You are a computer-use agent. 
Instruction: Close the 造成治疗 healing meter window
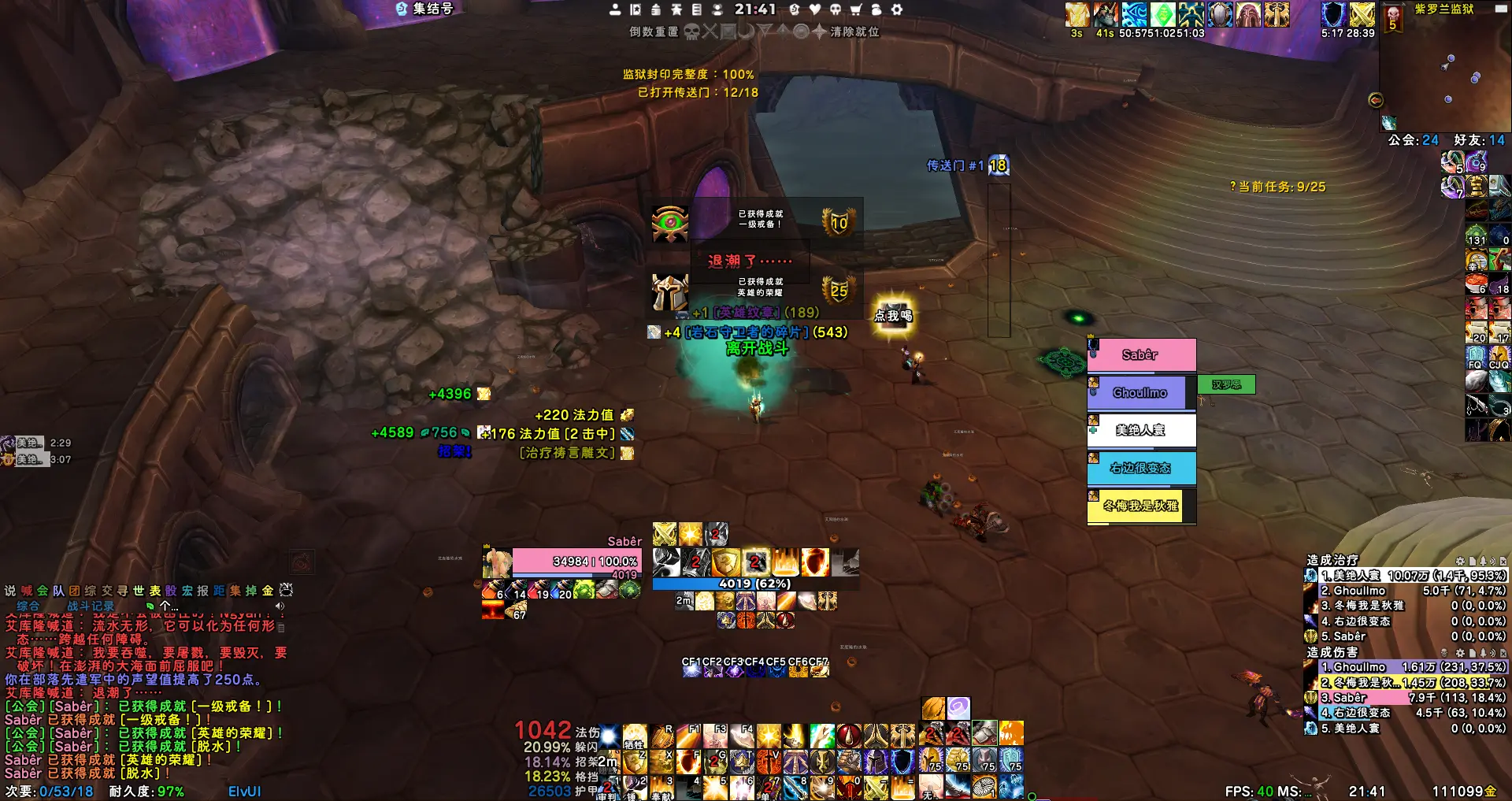click(1503, 561)
